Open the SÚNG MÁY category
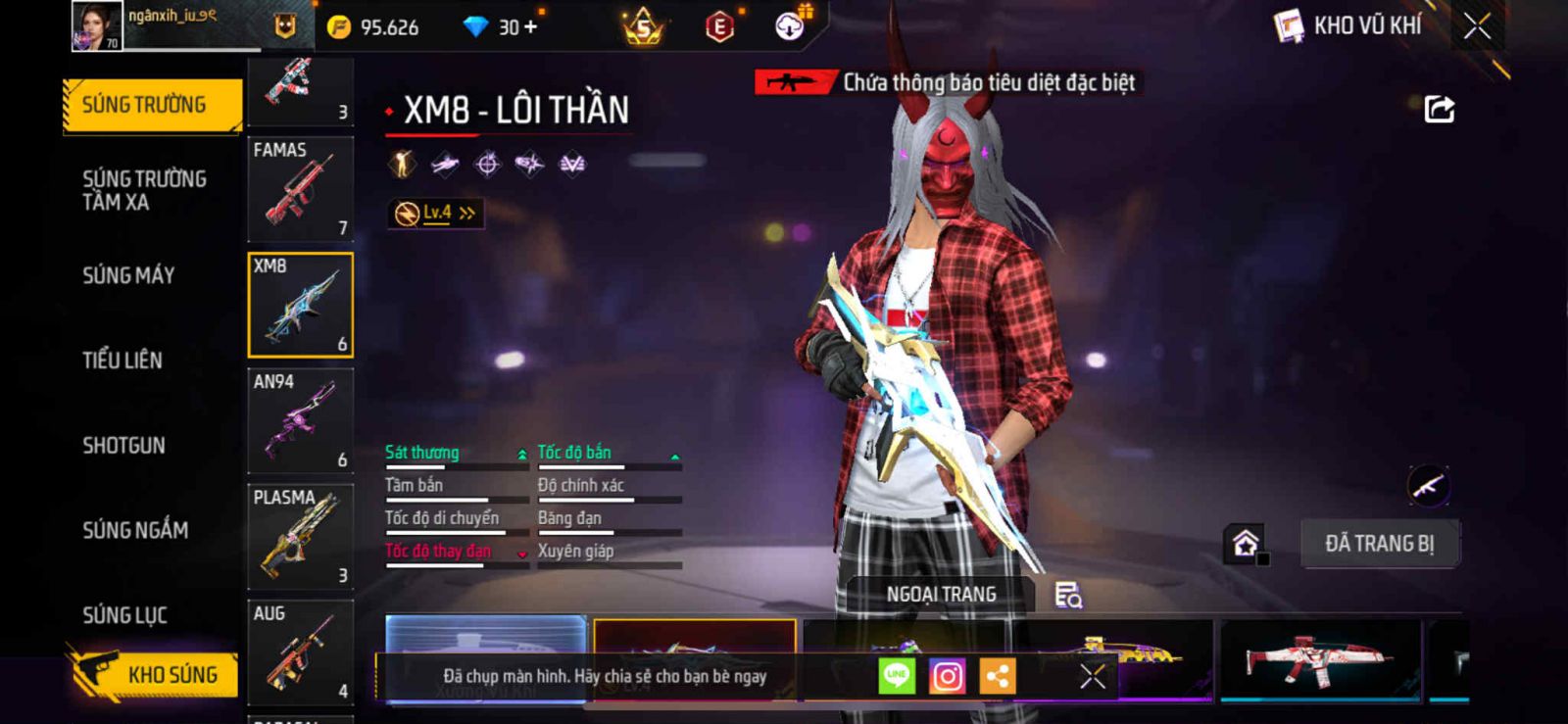Screen dimensions: 1568x724 pyautogui.click(x=128, y=275)
